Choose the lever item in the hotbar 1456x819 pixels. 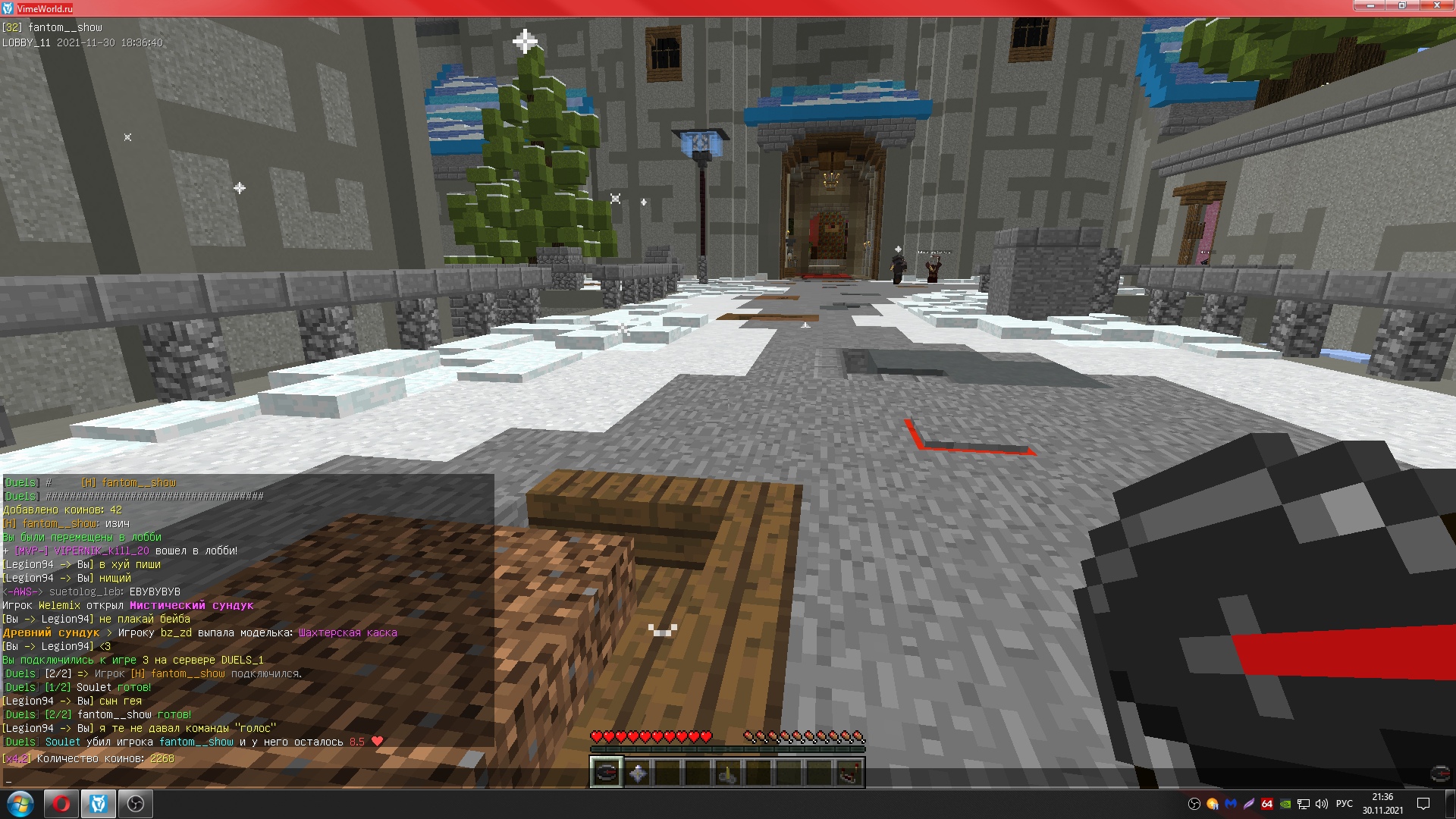point(728,773)
